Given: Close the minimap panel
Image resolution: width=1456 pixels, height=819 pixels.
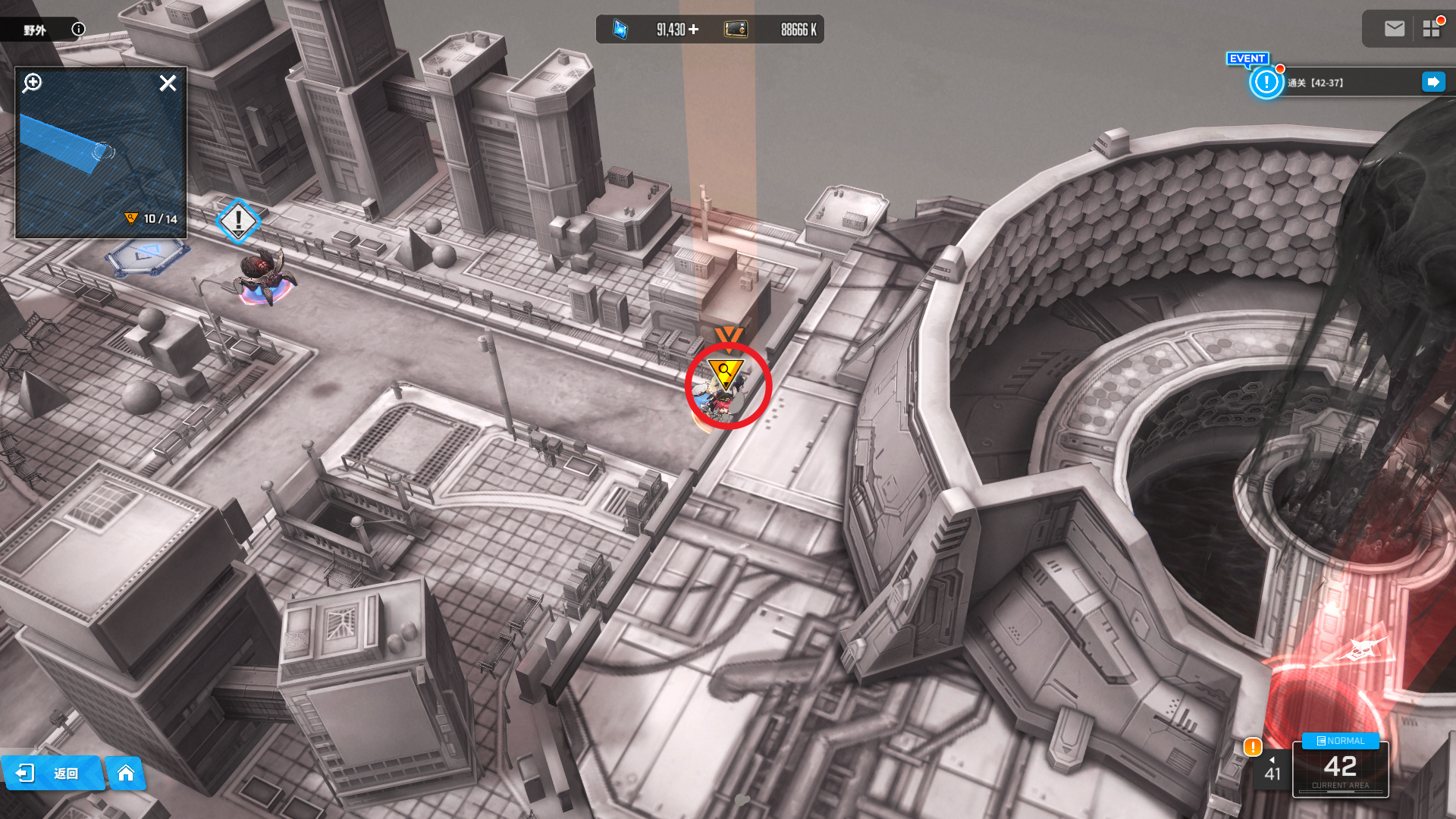Looking at the screenshot, I should pos(168,83).
